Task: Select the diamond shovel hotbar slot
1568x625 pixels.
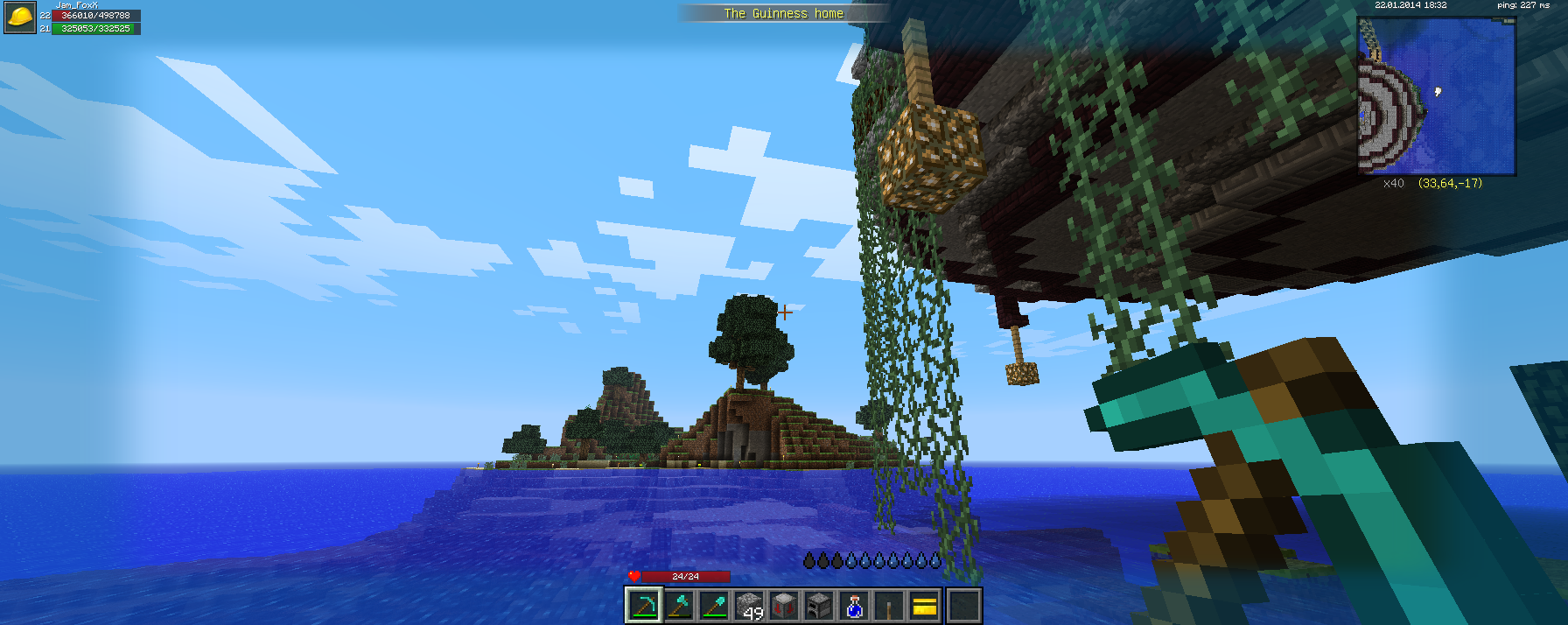Action: (x=715, y=605)
